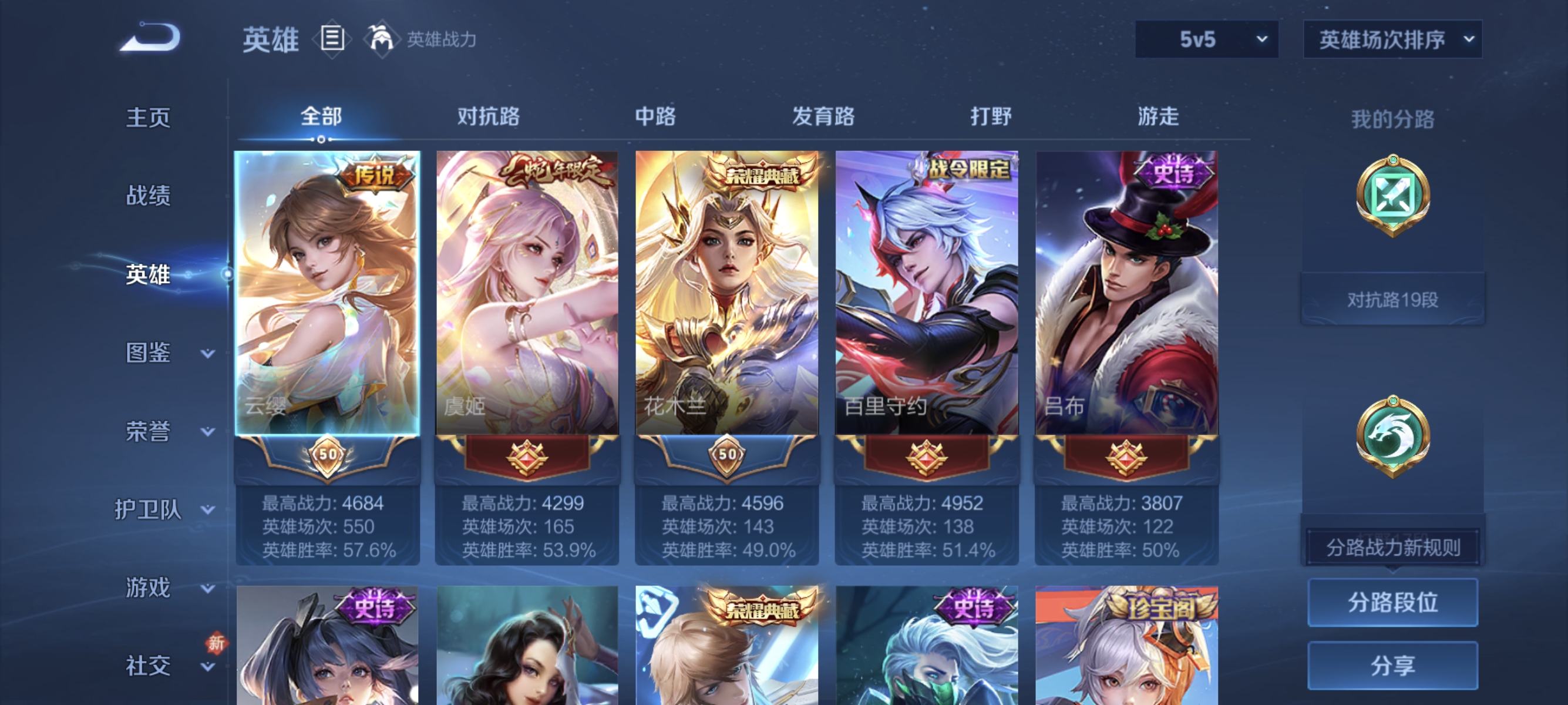Click the 分享 button
The width and height of the screenshot is (1568, 705).
coord(1395,665)
